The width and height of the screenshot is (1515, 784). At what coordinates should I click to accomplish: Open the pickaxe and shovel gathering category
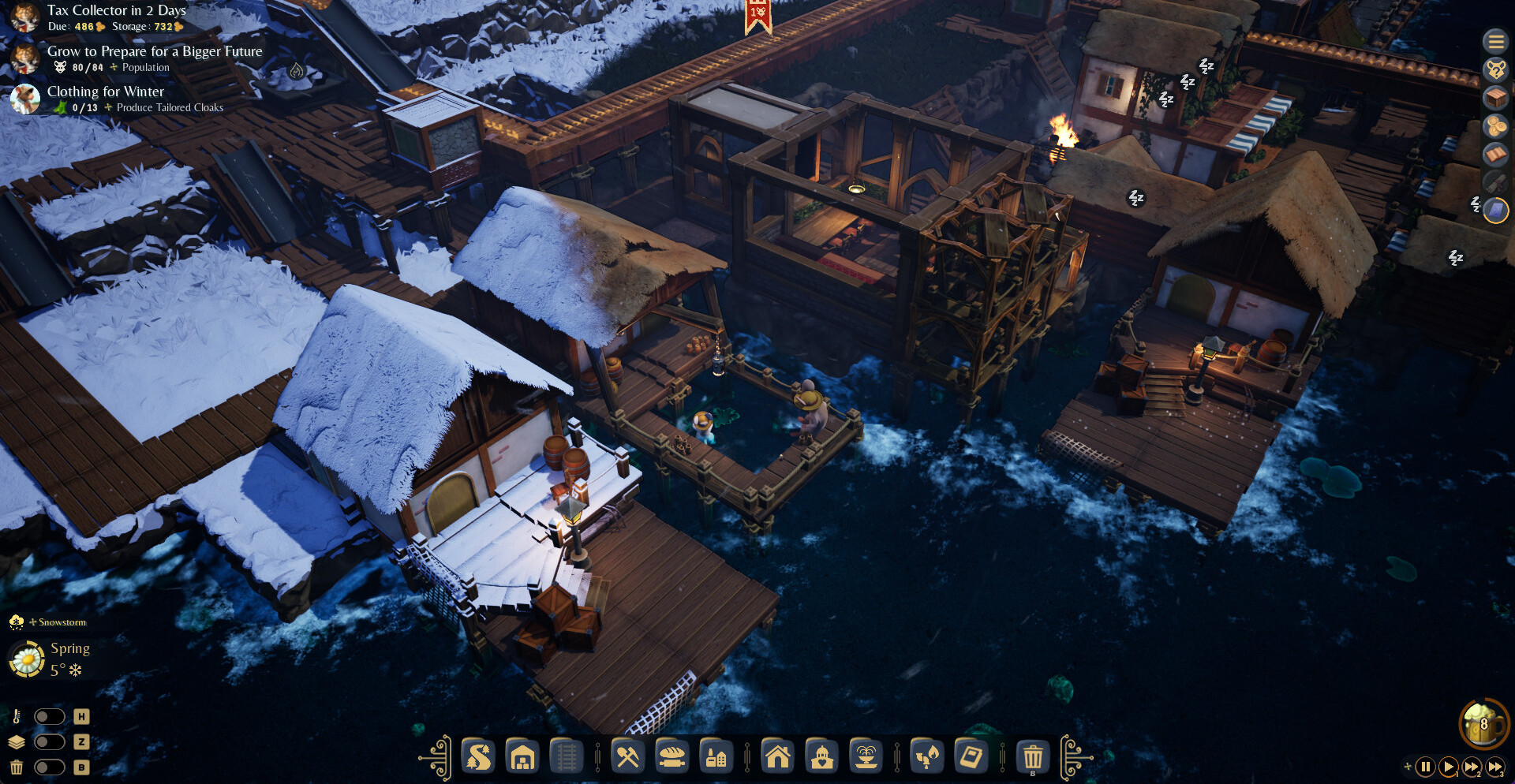[628, 757]
